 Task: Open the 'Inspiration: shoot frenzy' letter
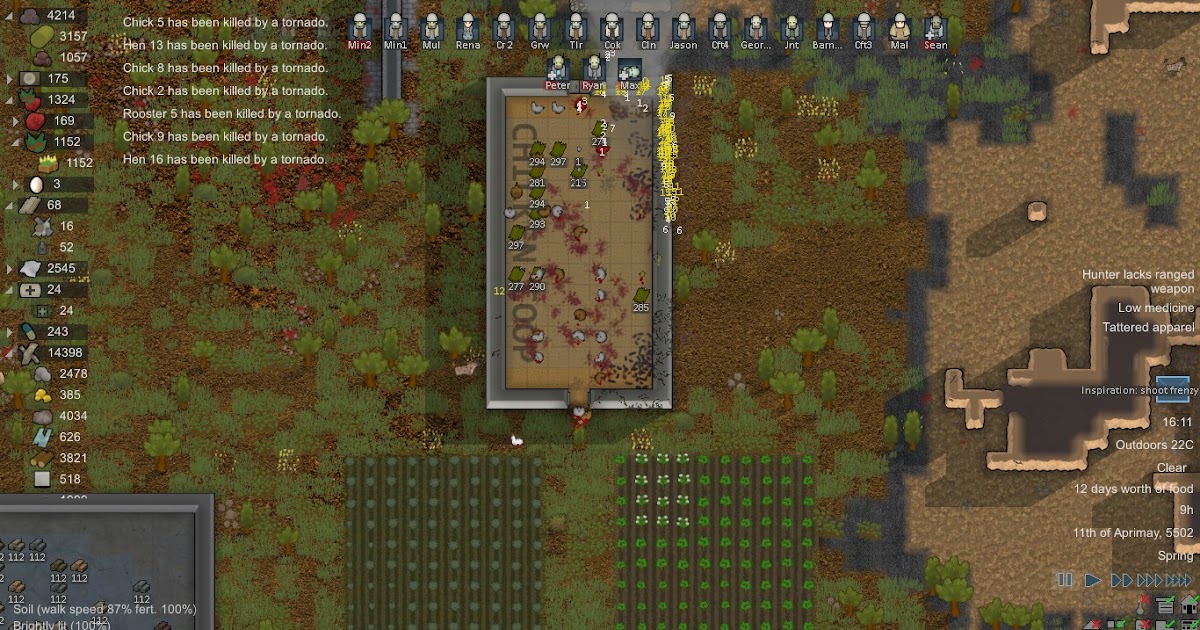point(1173,389)
